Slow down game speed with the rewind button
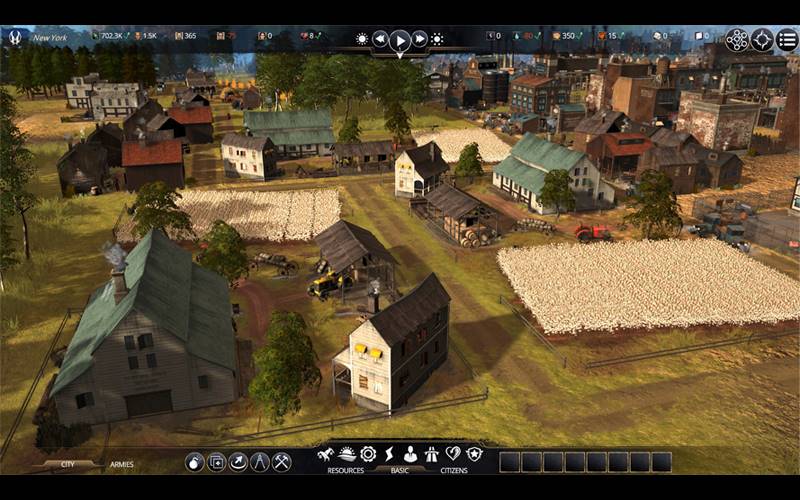This screenshot has height=500, width=800. 380,39
